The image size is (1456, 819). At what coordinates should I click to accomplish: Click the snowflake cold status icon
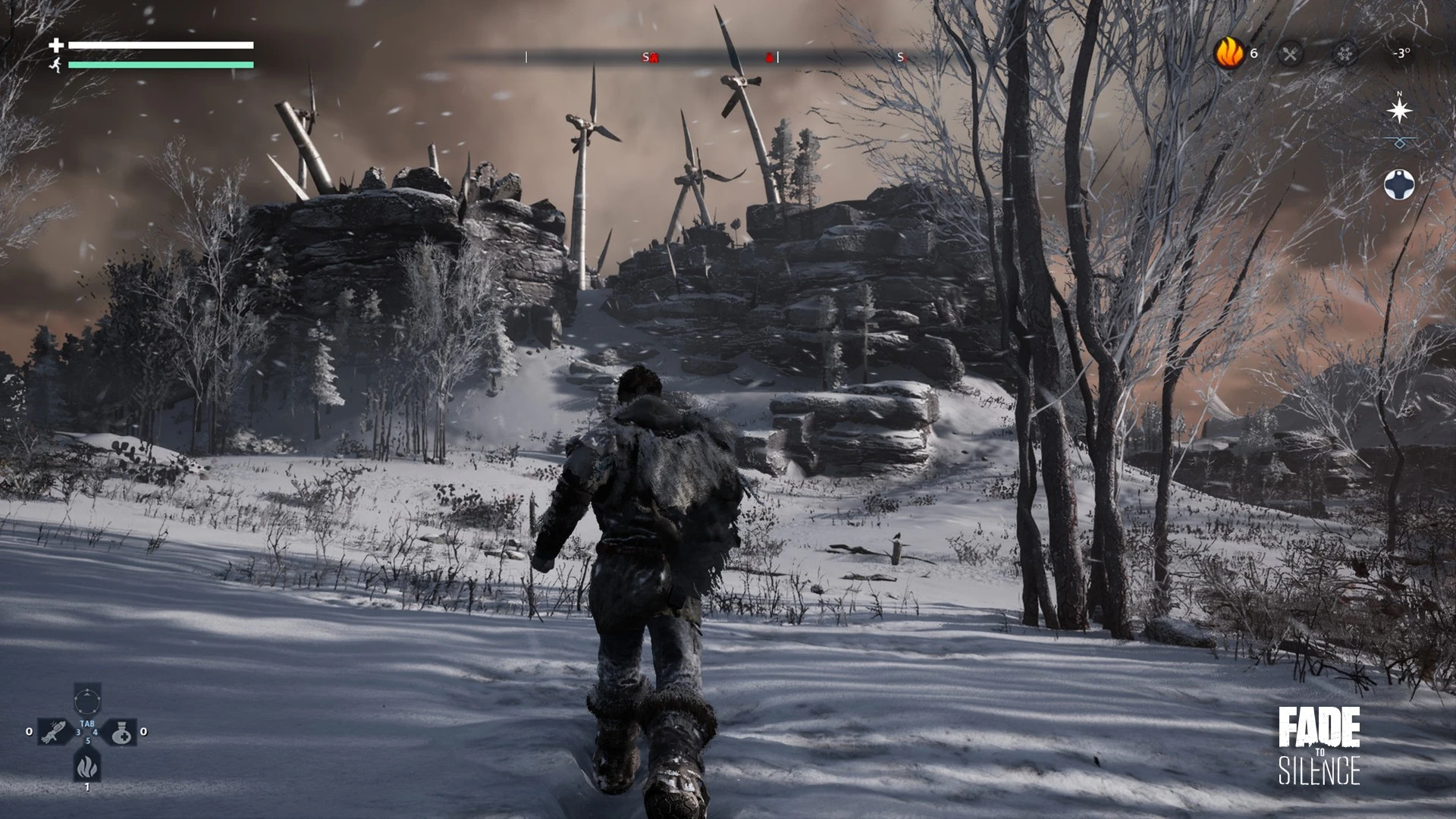click(1345, 54)
